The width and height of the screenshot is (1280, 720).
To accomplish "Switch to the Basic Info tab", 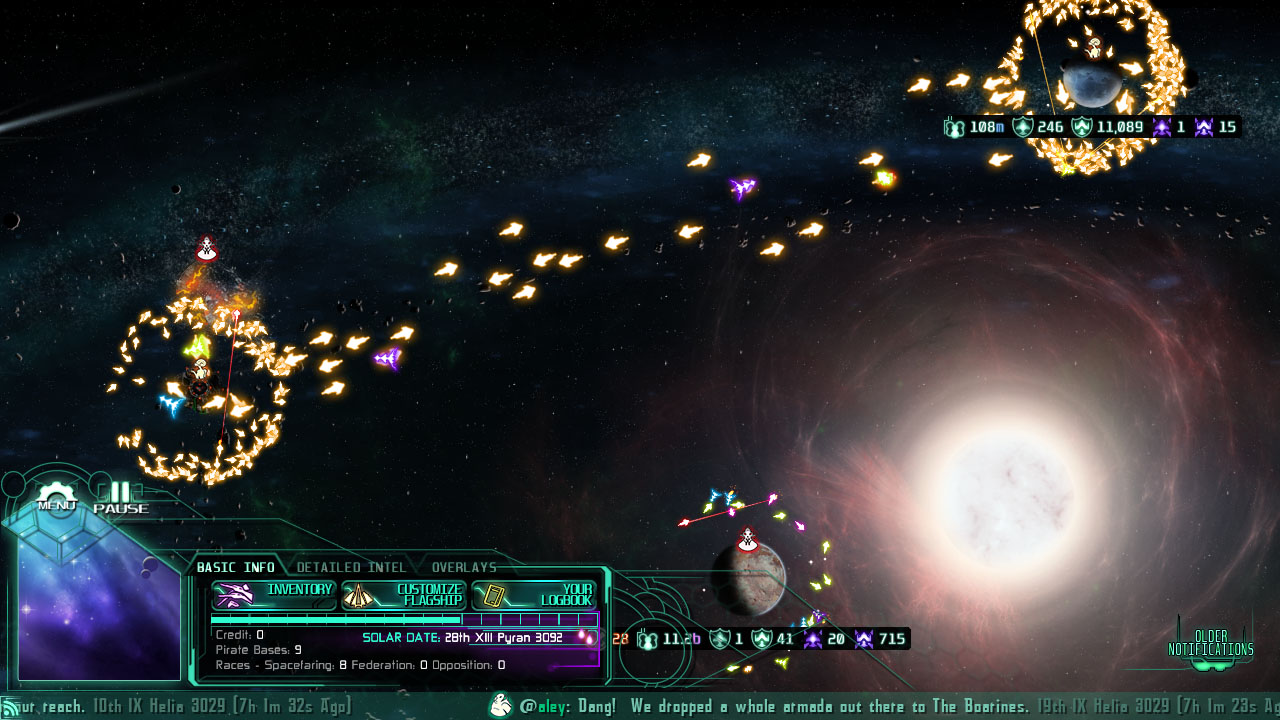I will pyautogui.click(x=235, y=567).
